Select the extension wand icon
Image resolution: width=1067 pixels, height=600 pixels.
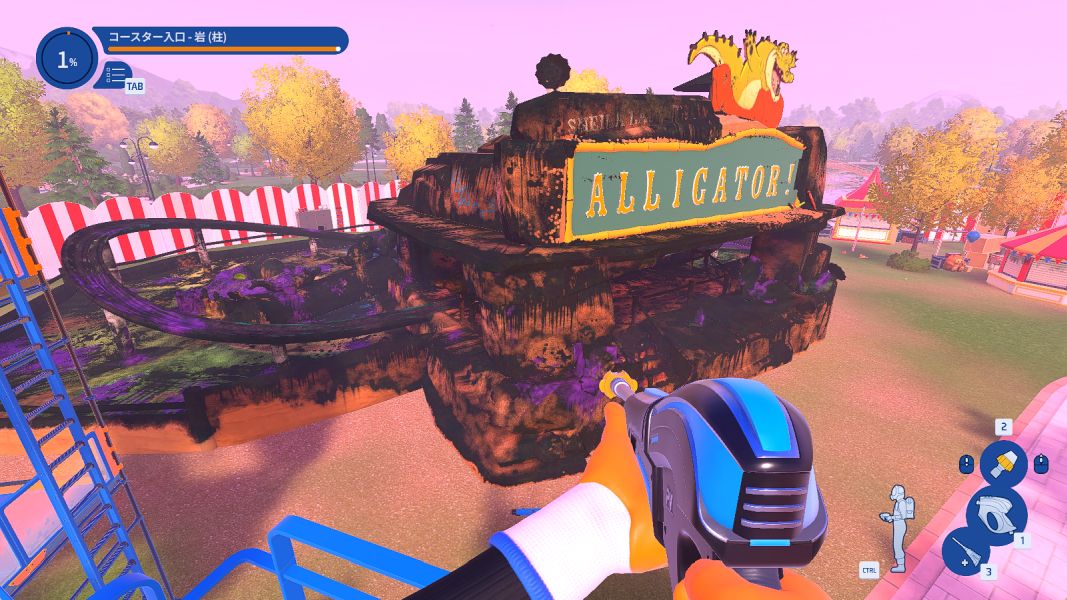(966, 551)
